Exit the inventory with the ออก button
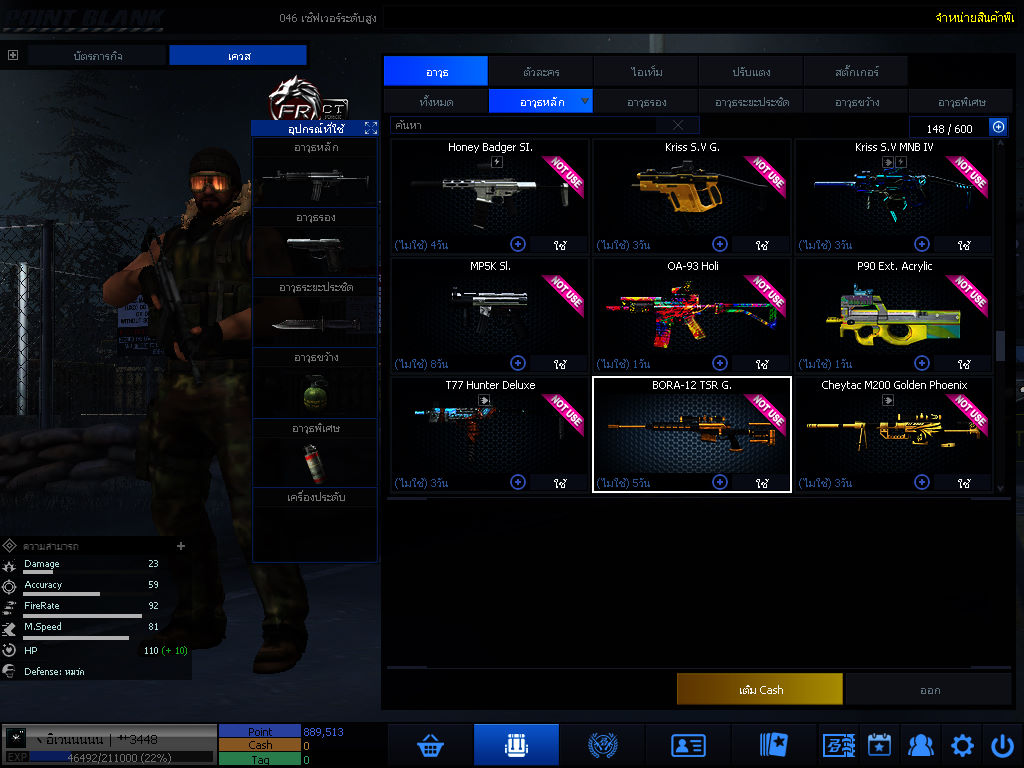 click(x=929, y=690)
